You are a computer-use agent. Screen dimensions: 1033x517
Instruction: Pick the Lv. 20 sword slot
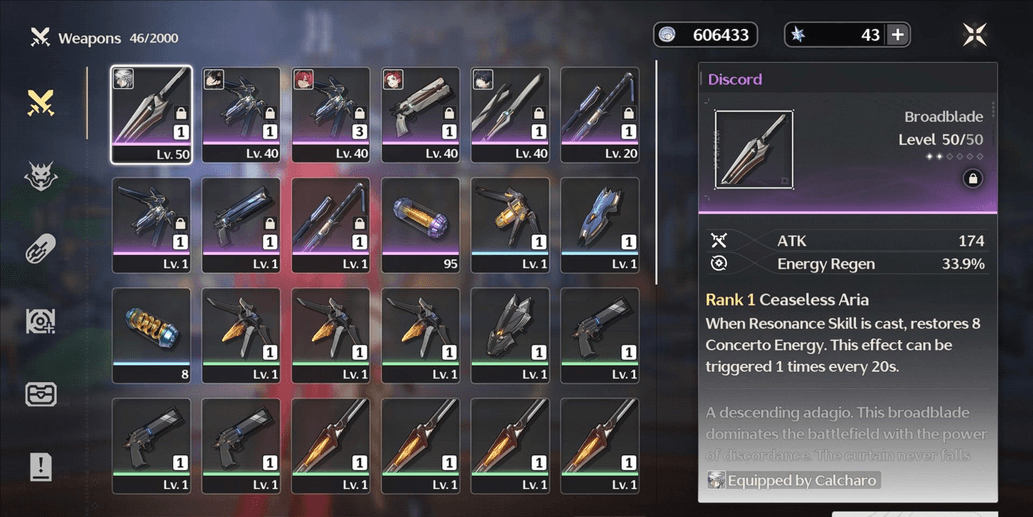(x=599, y=114)
